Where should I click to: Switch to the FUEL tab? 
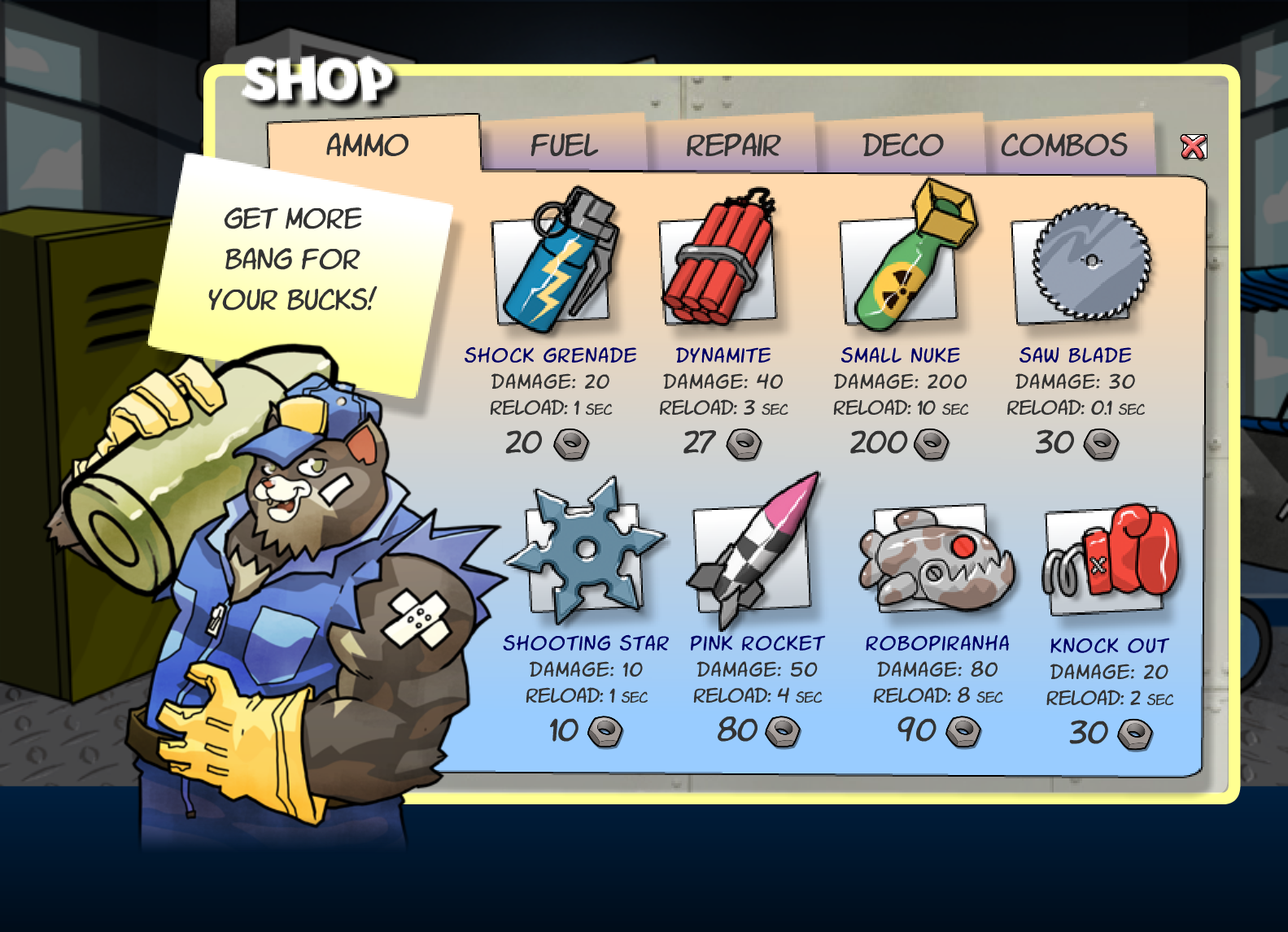coord(564,145)
